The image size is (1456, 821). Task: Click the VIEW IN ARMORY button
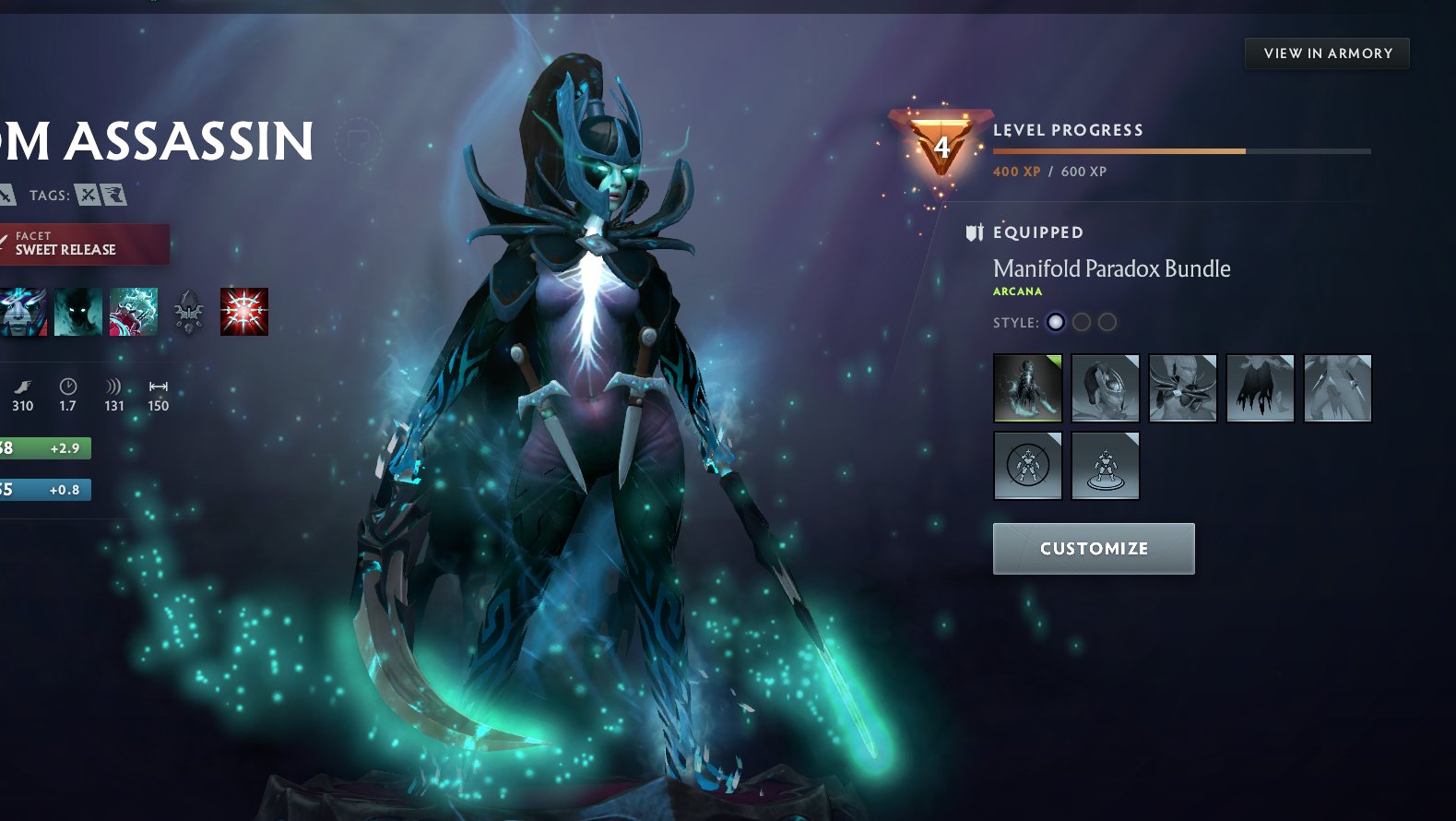click(1326, 53)
